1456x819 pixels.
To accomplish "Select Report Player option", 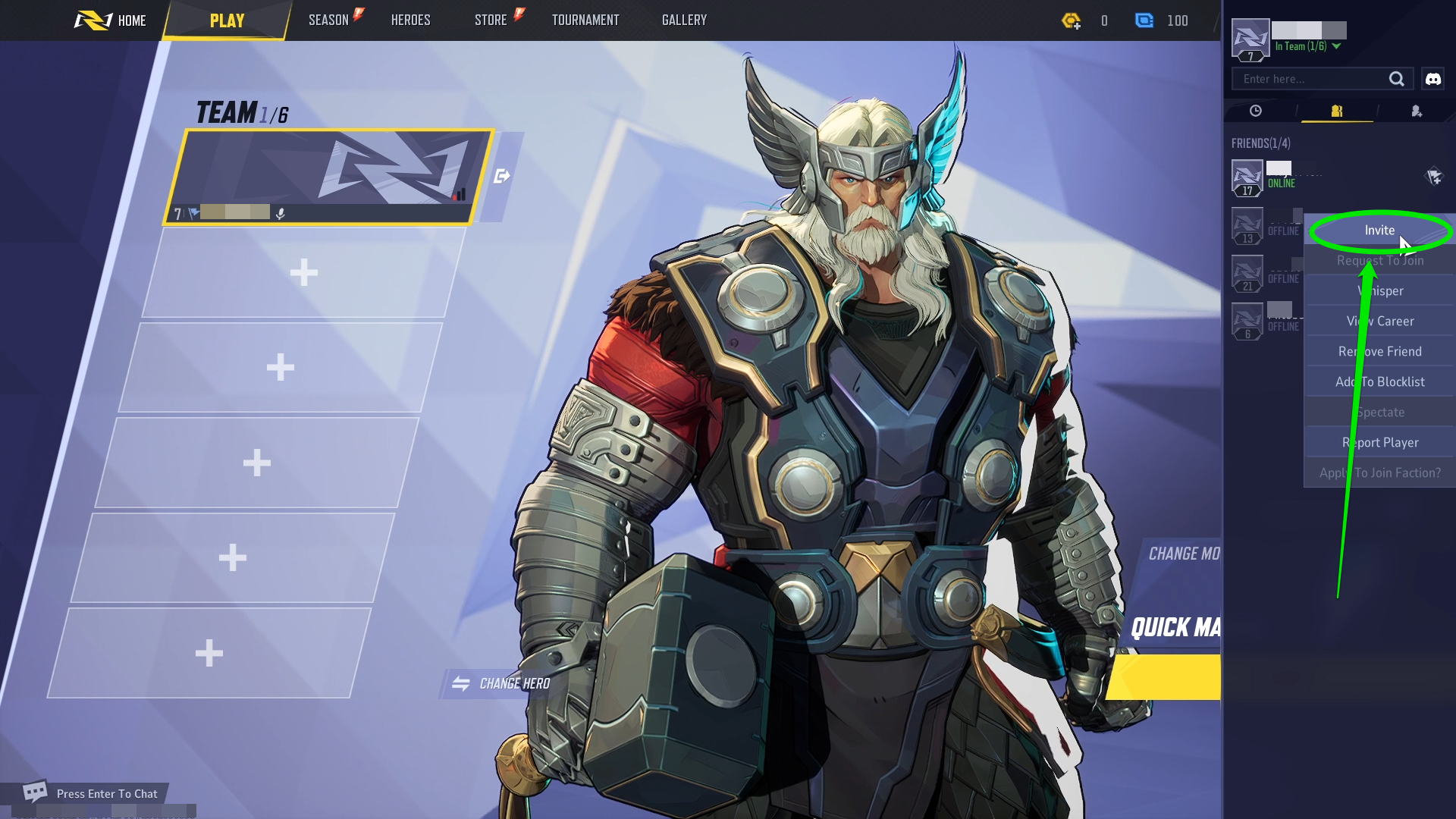I will pyautogui.click(x=1379, y=443).
